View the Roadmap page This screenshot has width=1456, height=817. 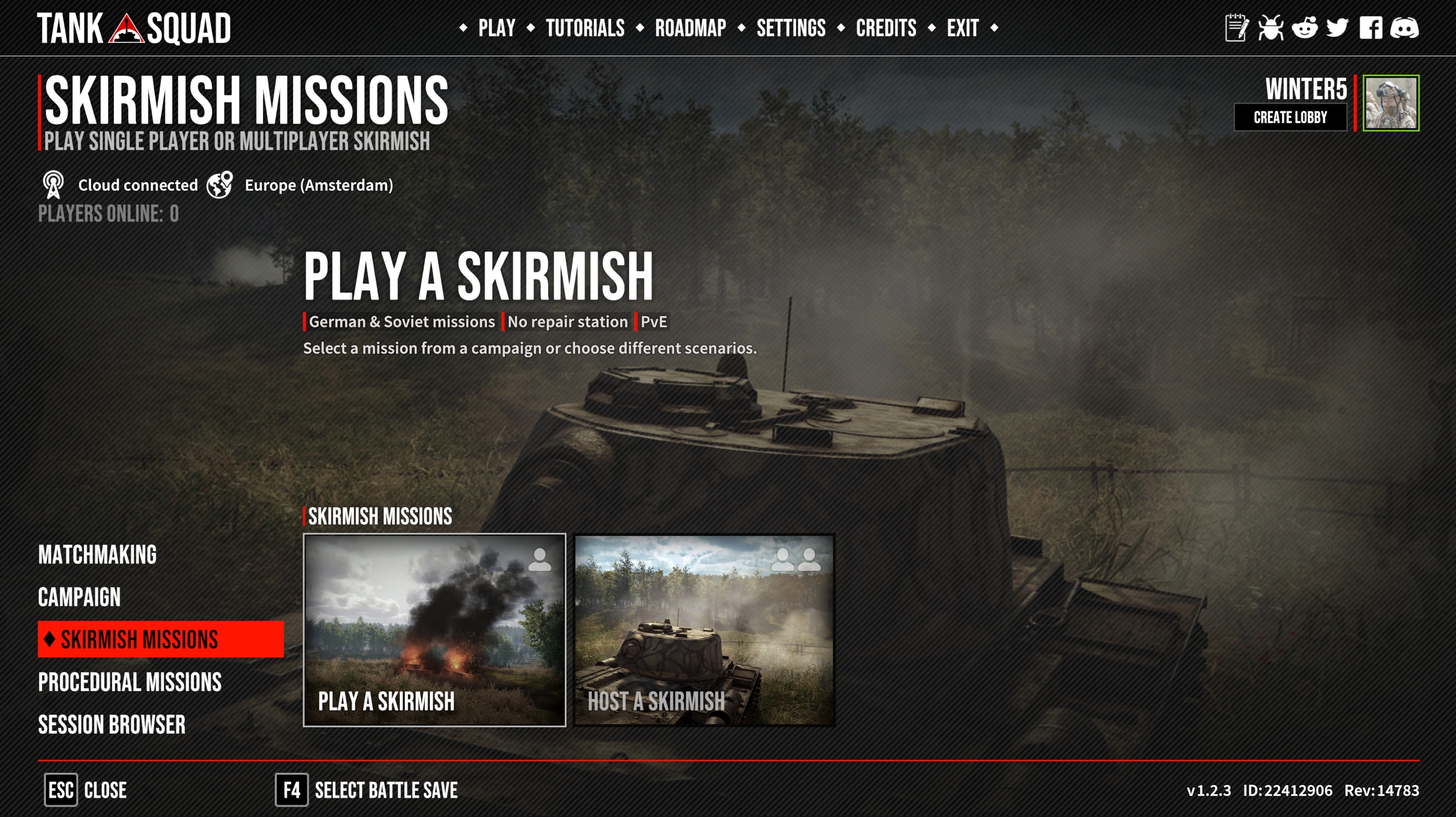click(x=690, y=28)
